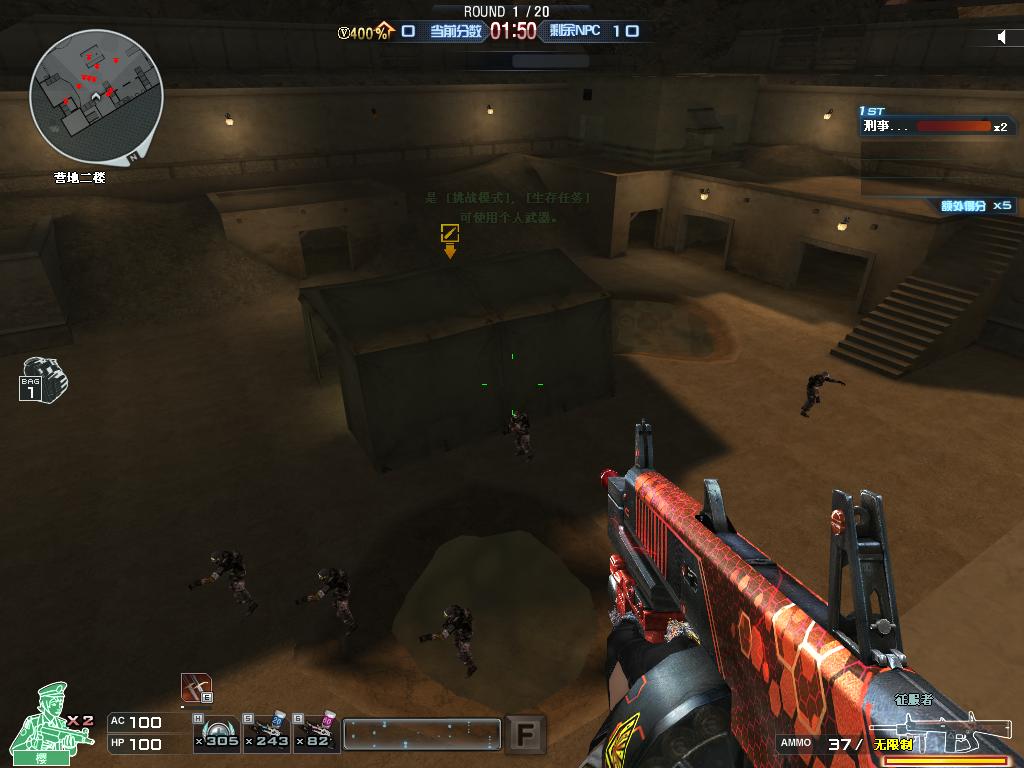
Task: Toggle the speaker sound icon
Action: (x=1002, y=37)
